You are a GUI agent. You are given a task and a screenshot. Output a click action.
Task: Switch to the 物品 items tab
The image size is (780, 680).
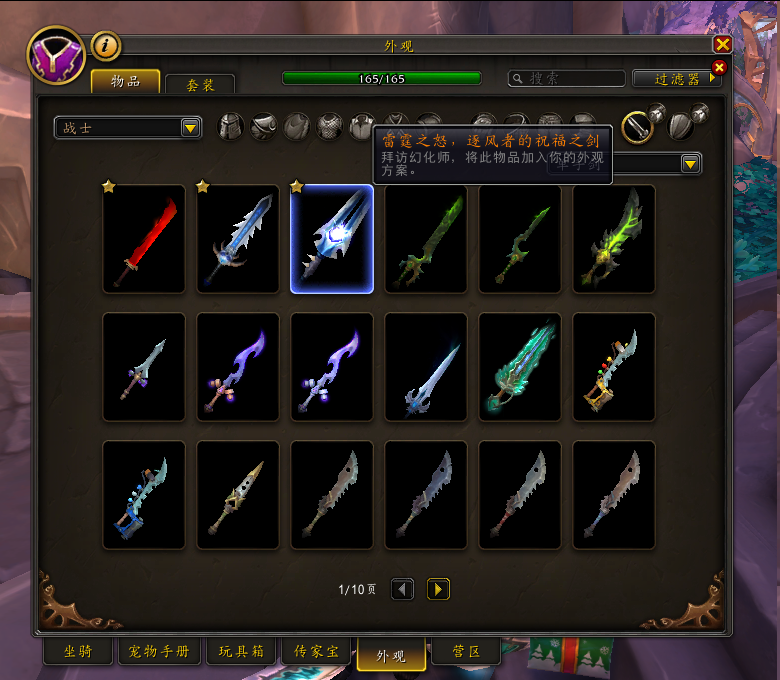pos(125,82)
